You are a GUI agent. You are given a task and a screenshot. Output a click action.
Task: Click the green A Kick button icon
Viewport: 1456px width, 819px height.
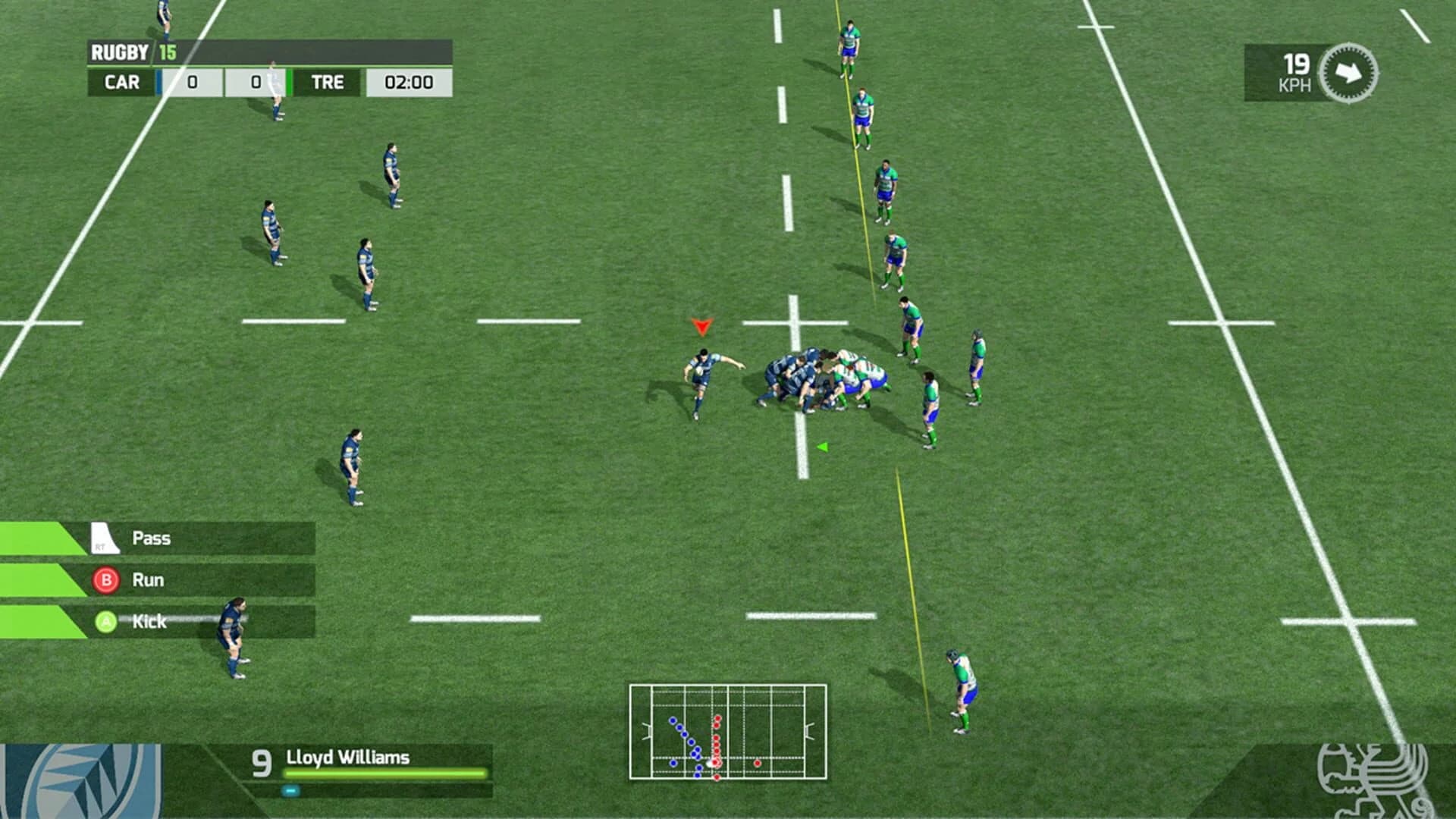[x=105, y=622]
